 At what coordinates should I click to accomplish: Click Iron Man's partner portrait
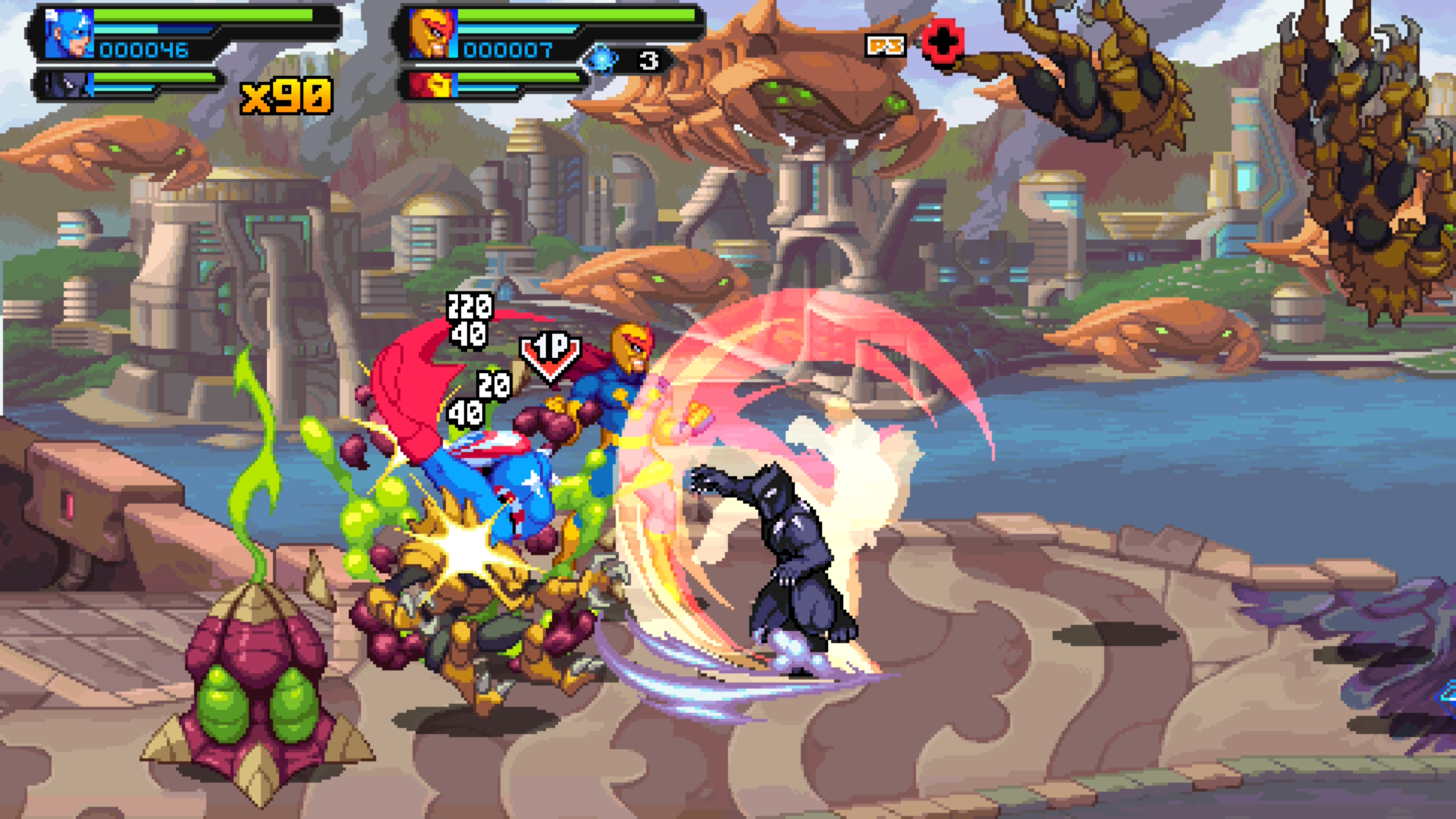coord(432,85)
